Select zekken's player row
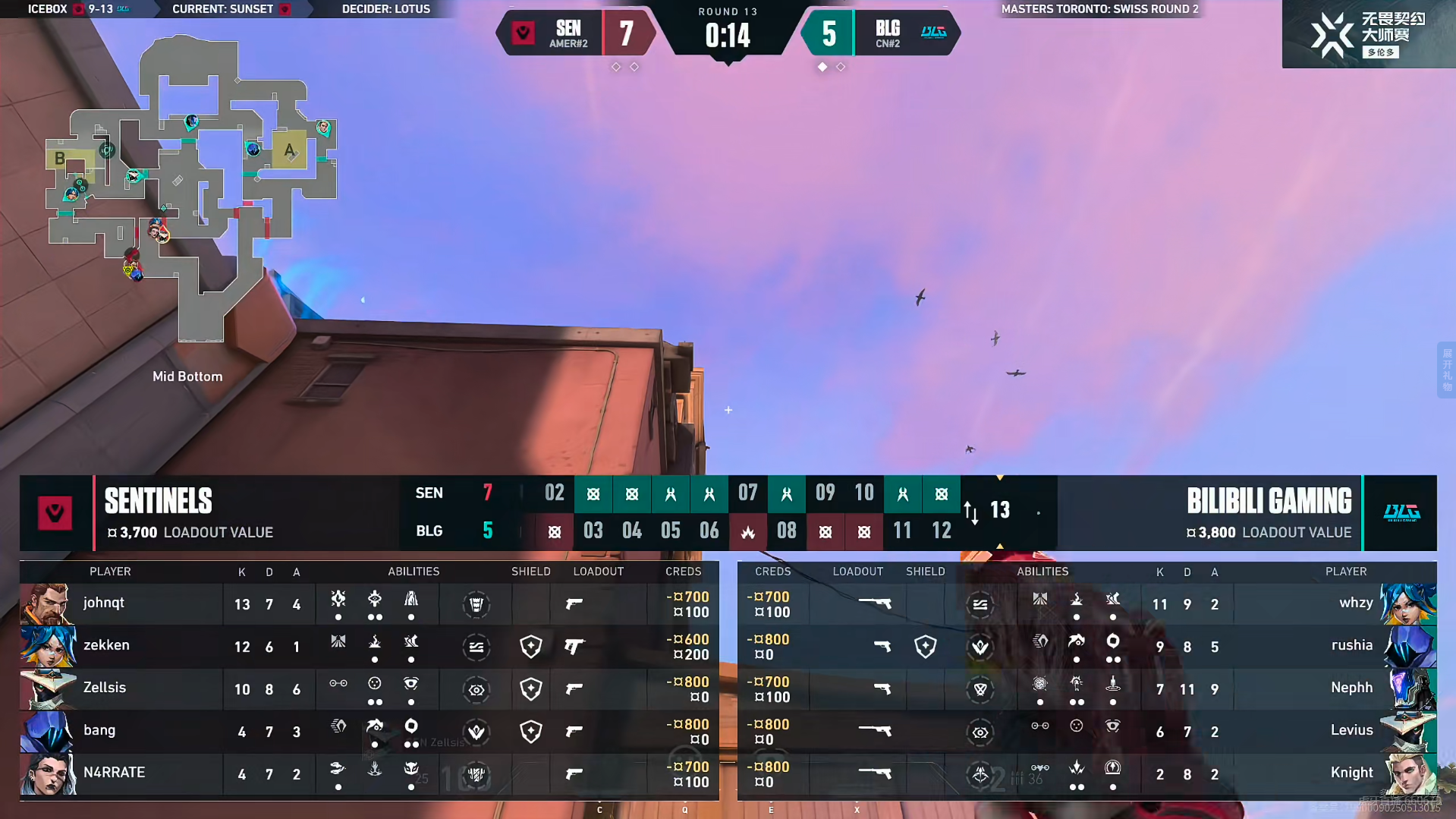1456x819 pixels. (106, 646)
